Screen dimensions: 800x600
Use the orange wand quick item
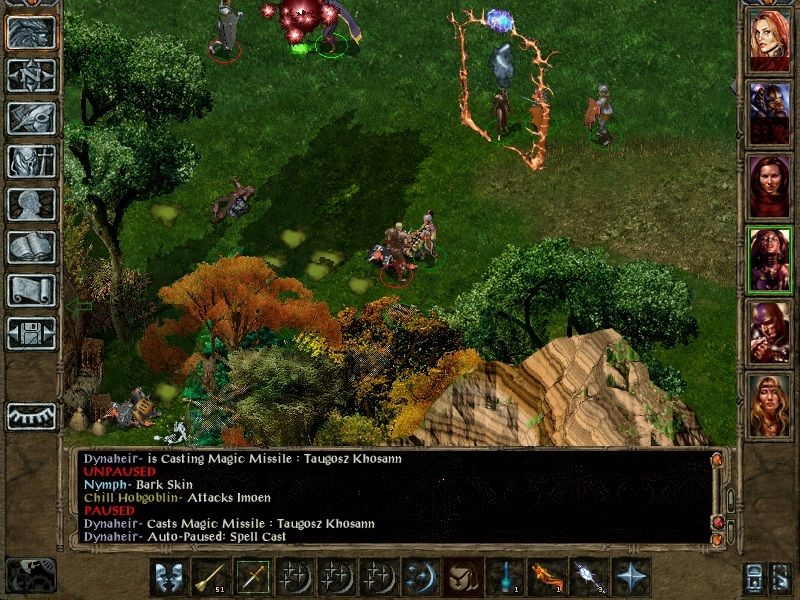point(546,578)
